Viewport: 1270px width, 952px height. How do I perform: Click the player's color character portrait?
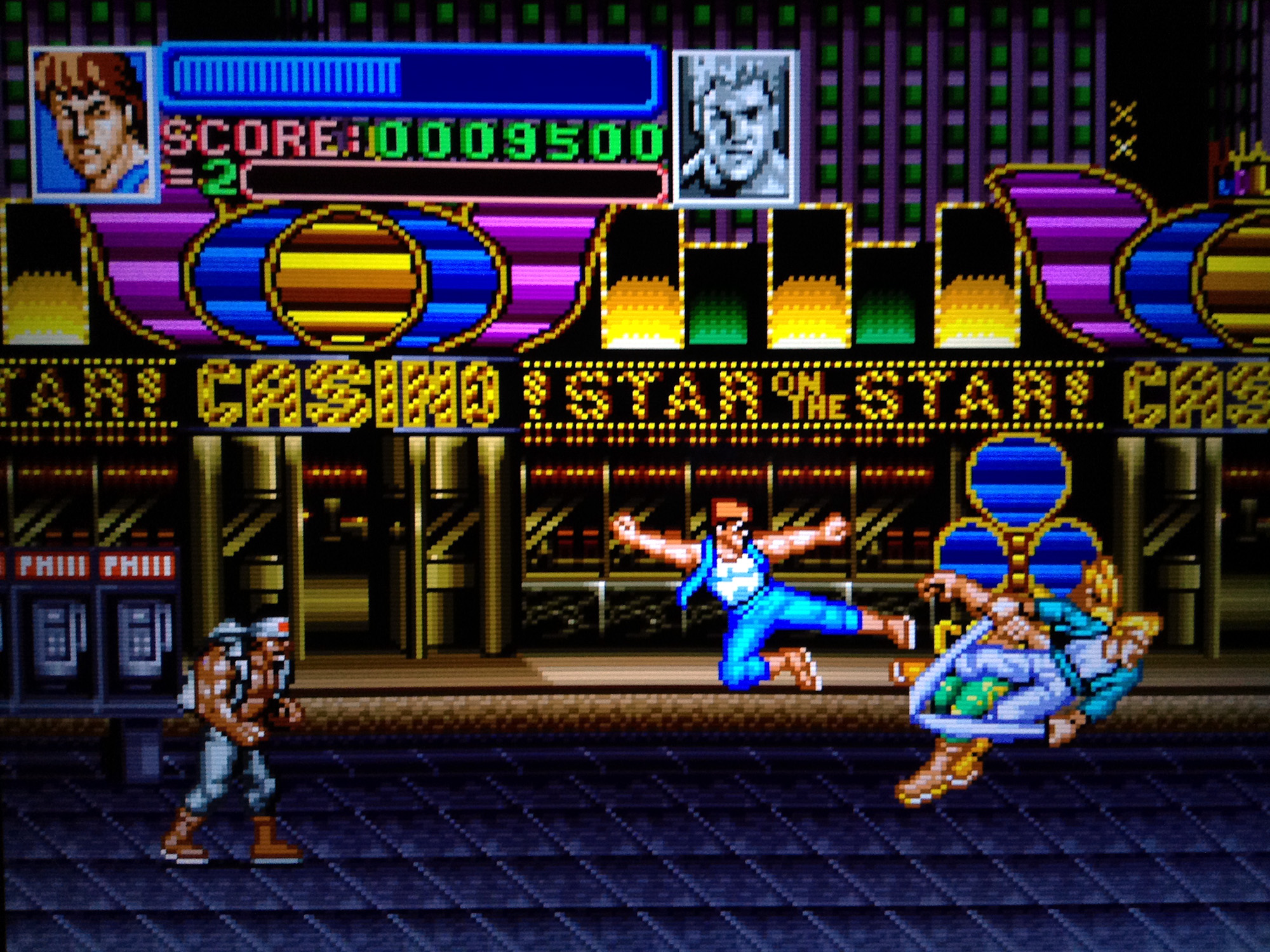click(x=93, y=123)
